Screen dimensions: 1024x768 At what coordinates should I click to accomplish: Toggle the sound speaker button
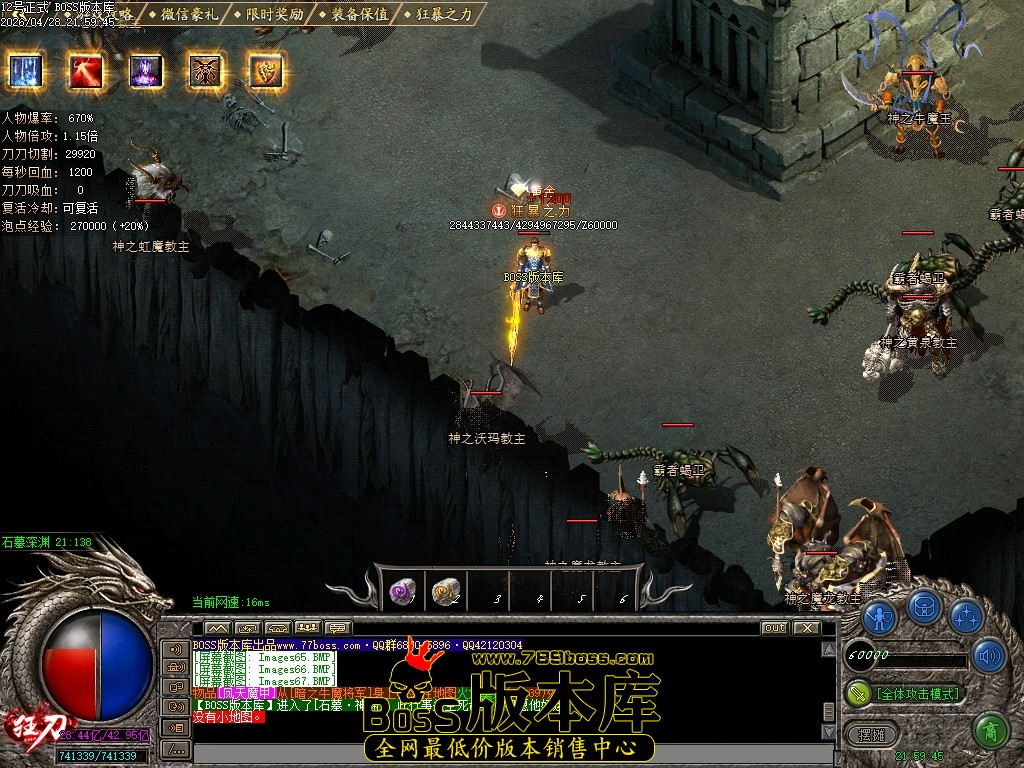(x=989, y=656)
